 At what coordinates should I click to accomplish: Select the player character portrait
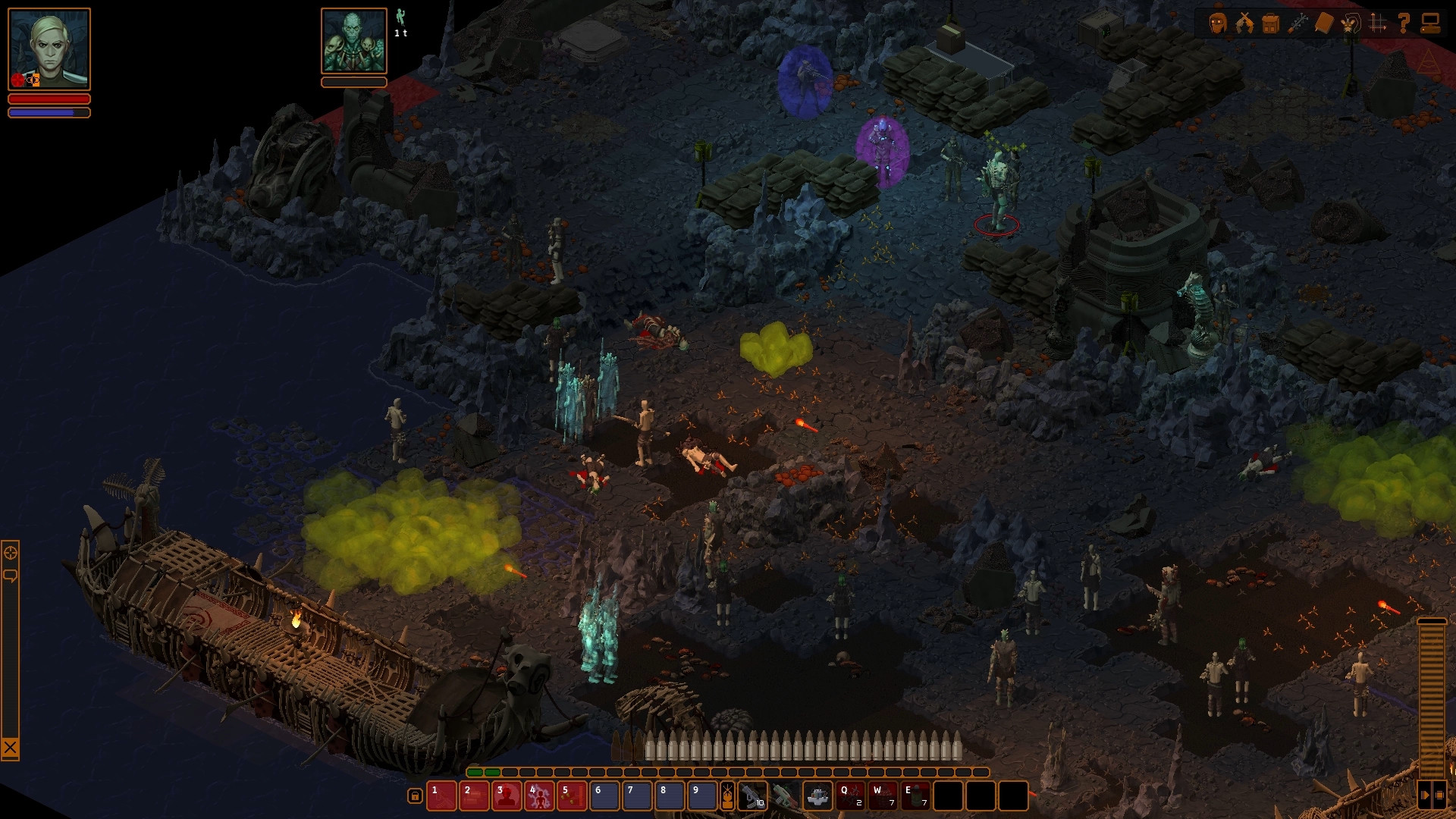pyautogui.click(x=49, y=49)
